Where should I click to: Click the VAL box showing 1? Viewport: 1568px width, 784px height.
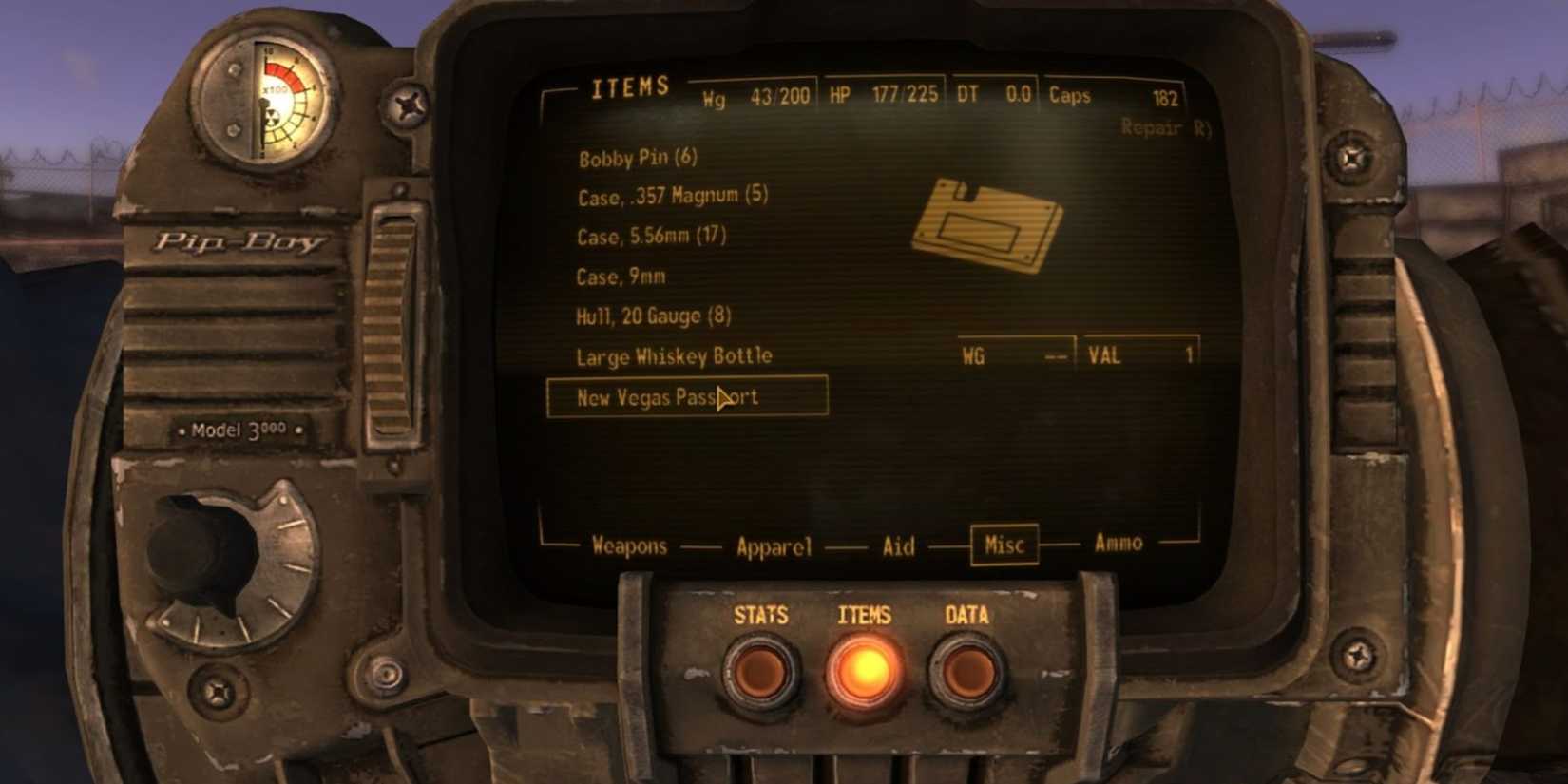pos(1139,354)
